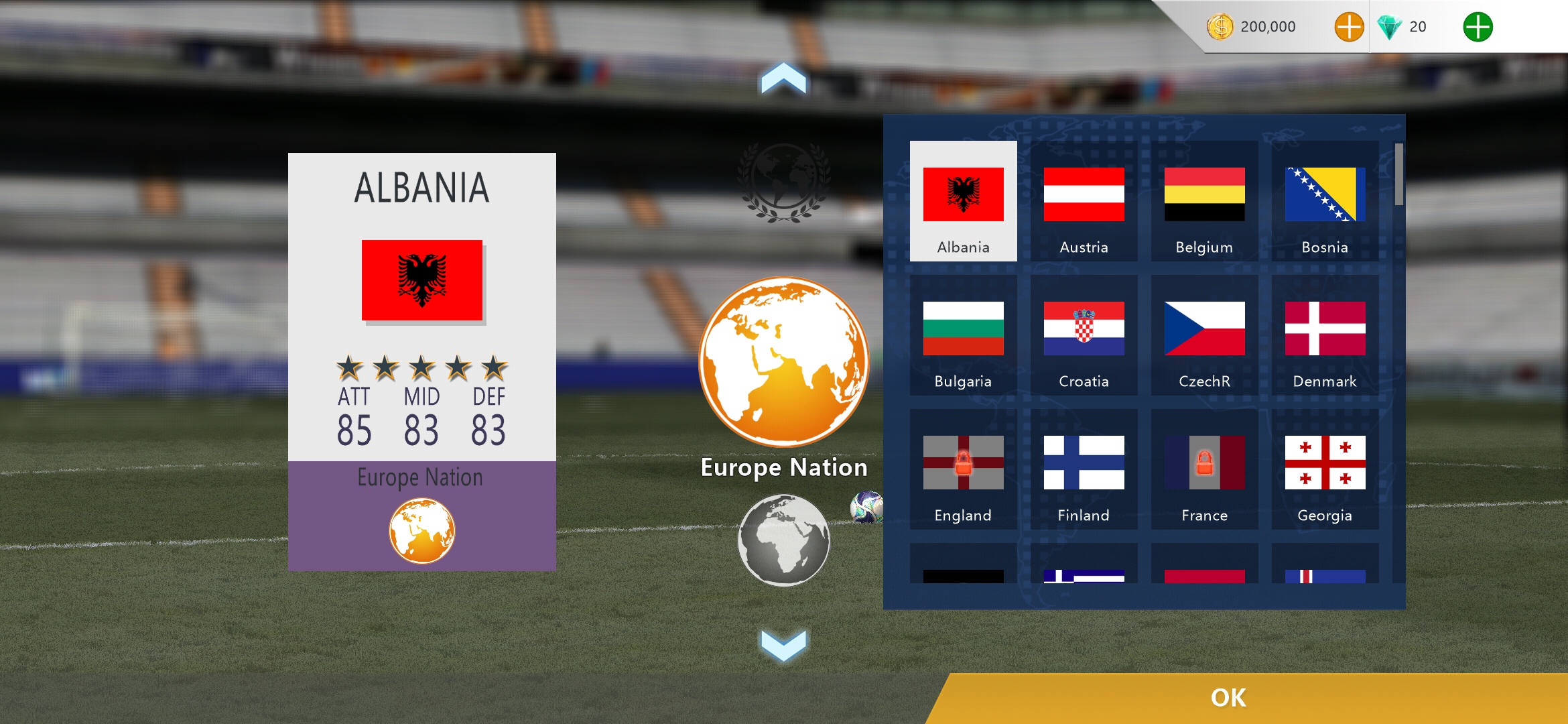The image size is (1568, 724).
Task: Select the locked France team
Action: pyautogui.click(x=1204, y=469)
